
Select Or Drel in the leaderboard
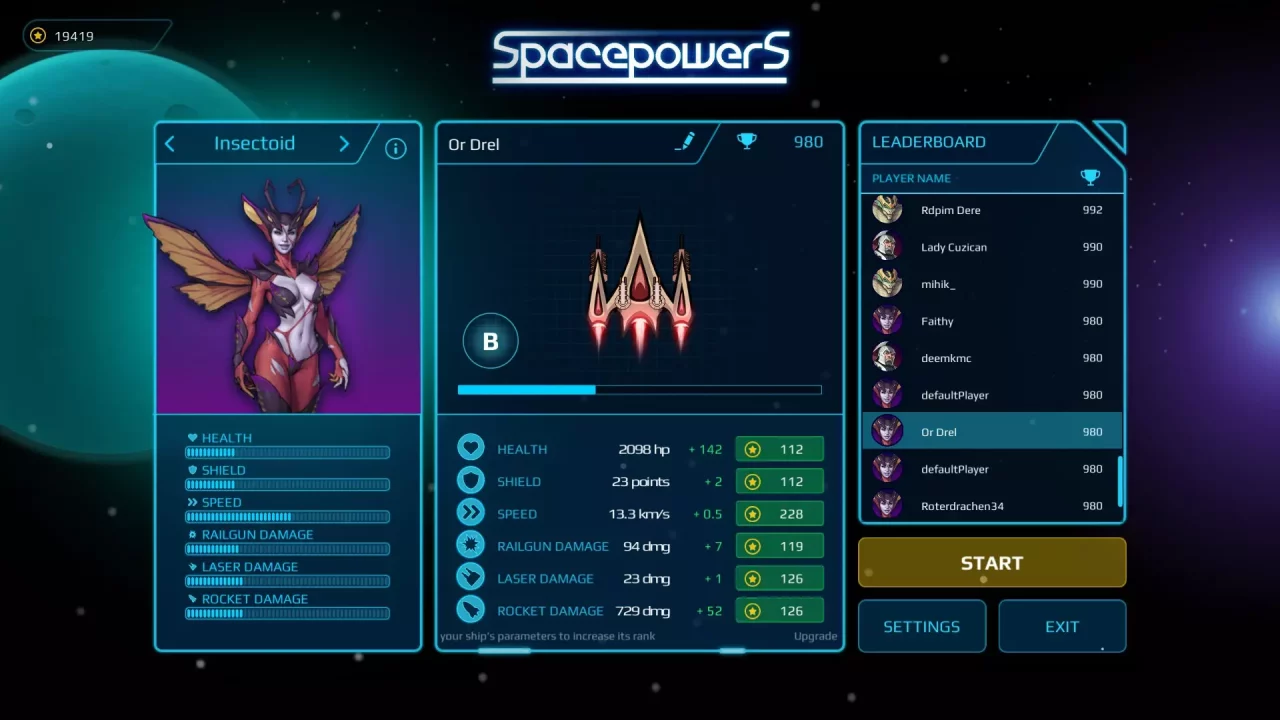[992, 431]
